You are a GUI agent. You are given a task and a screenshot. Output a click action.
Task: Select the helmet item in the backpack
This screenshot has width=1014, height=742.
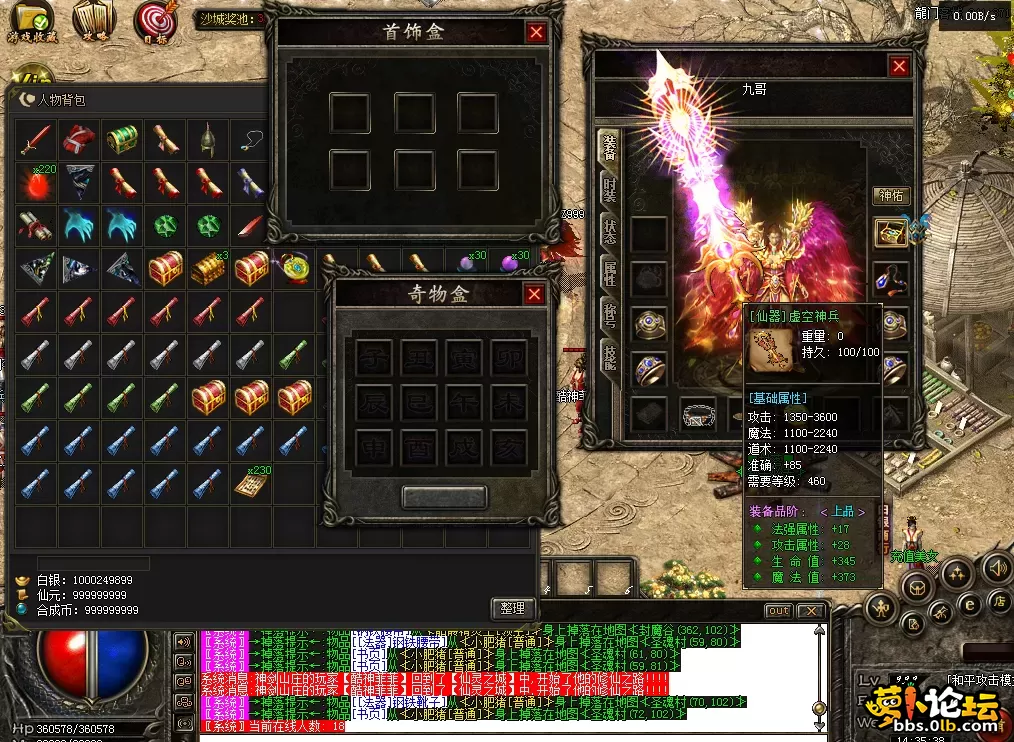[207, 139]
